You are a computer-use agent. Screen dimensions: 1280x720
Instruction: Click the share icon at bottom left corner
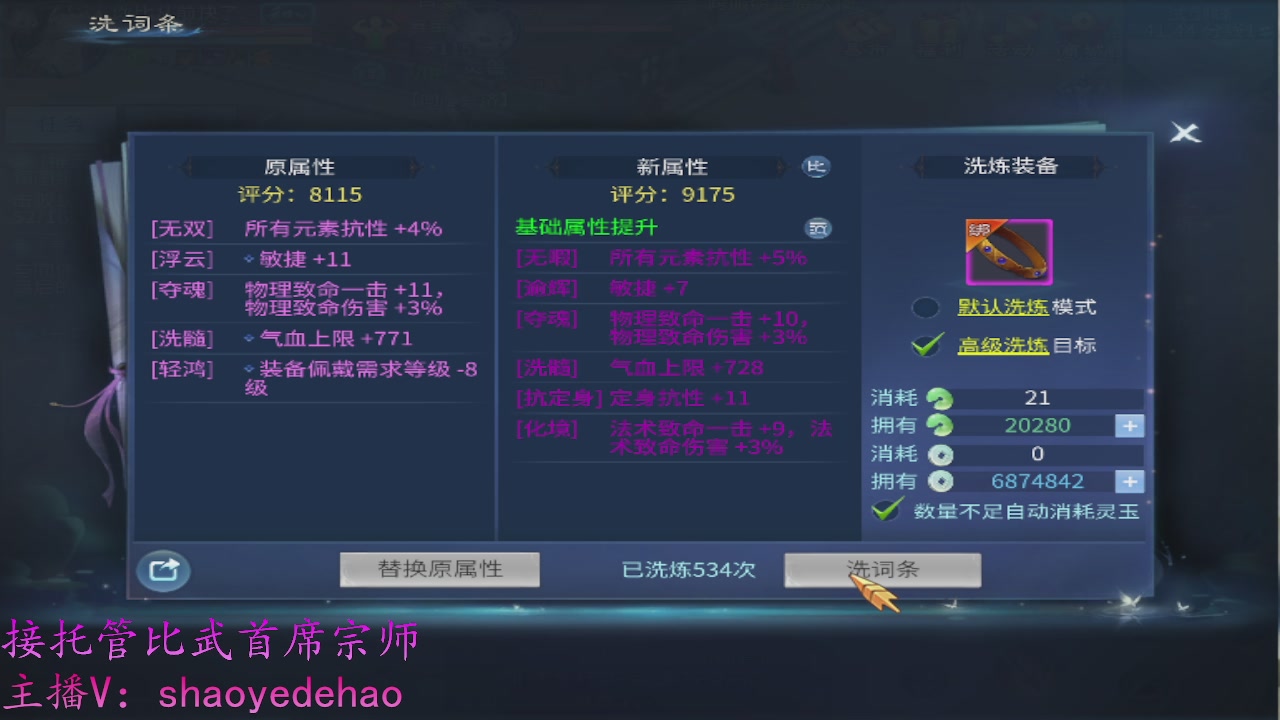coord(163,570)
